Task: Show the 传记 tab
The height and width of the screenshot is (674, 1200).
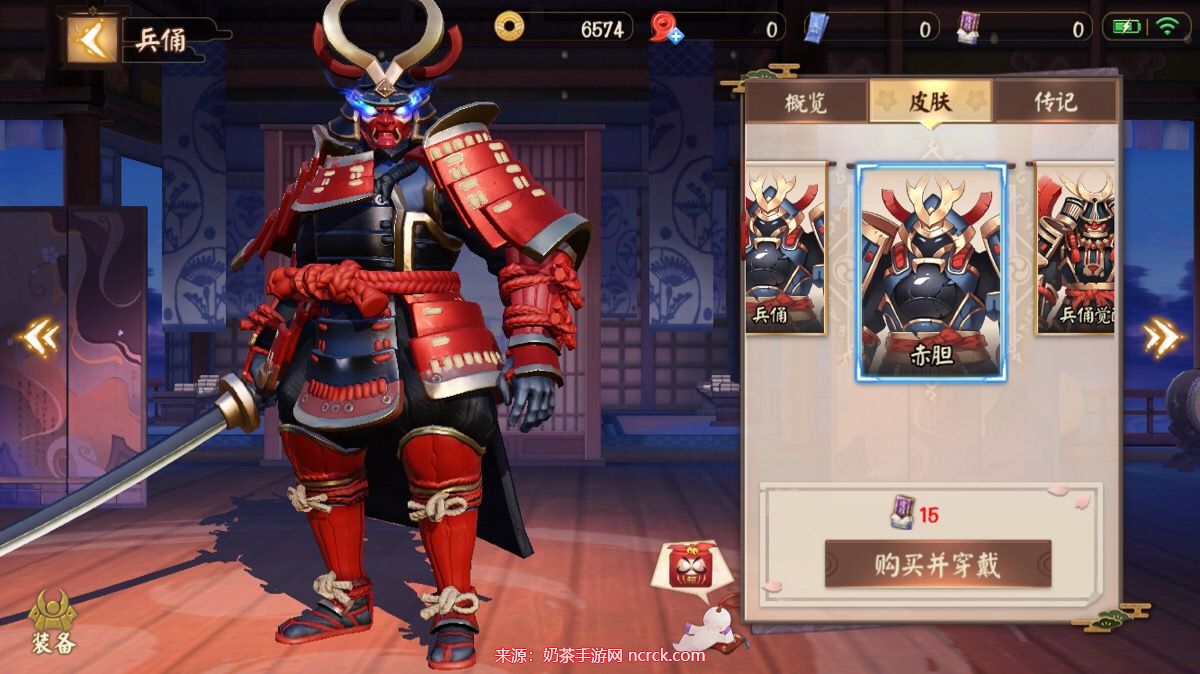Action: click(1055, 102)
